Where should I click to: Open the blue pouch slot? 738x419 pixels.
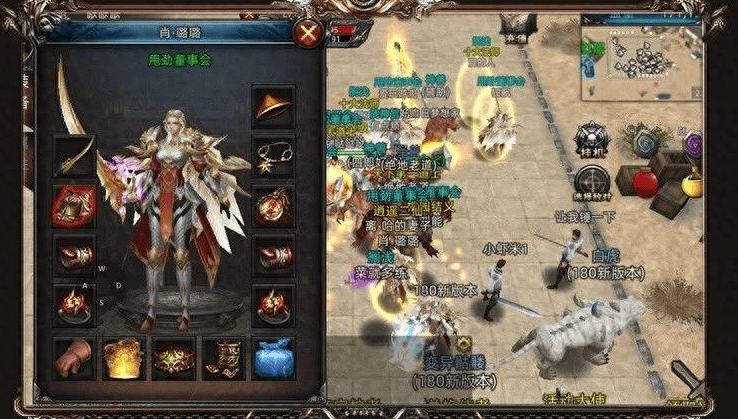pos(272,357)
